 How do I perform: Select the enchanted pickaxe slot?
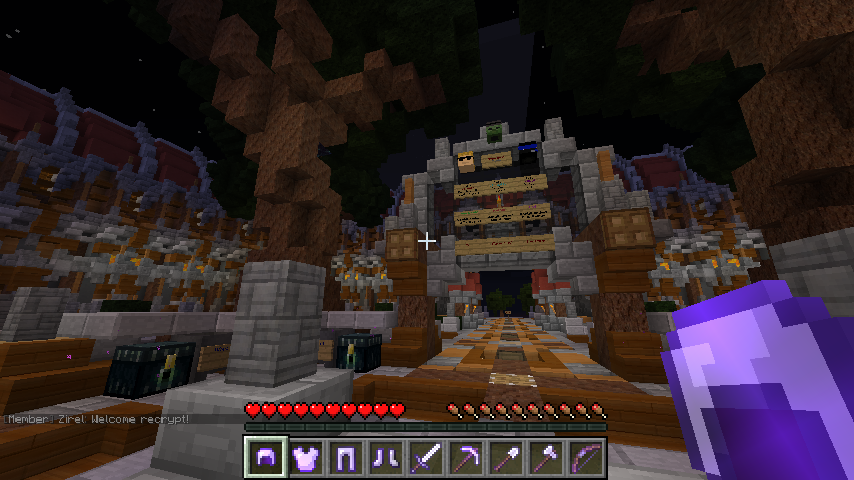coord(466,458)
